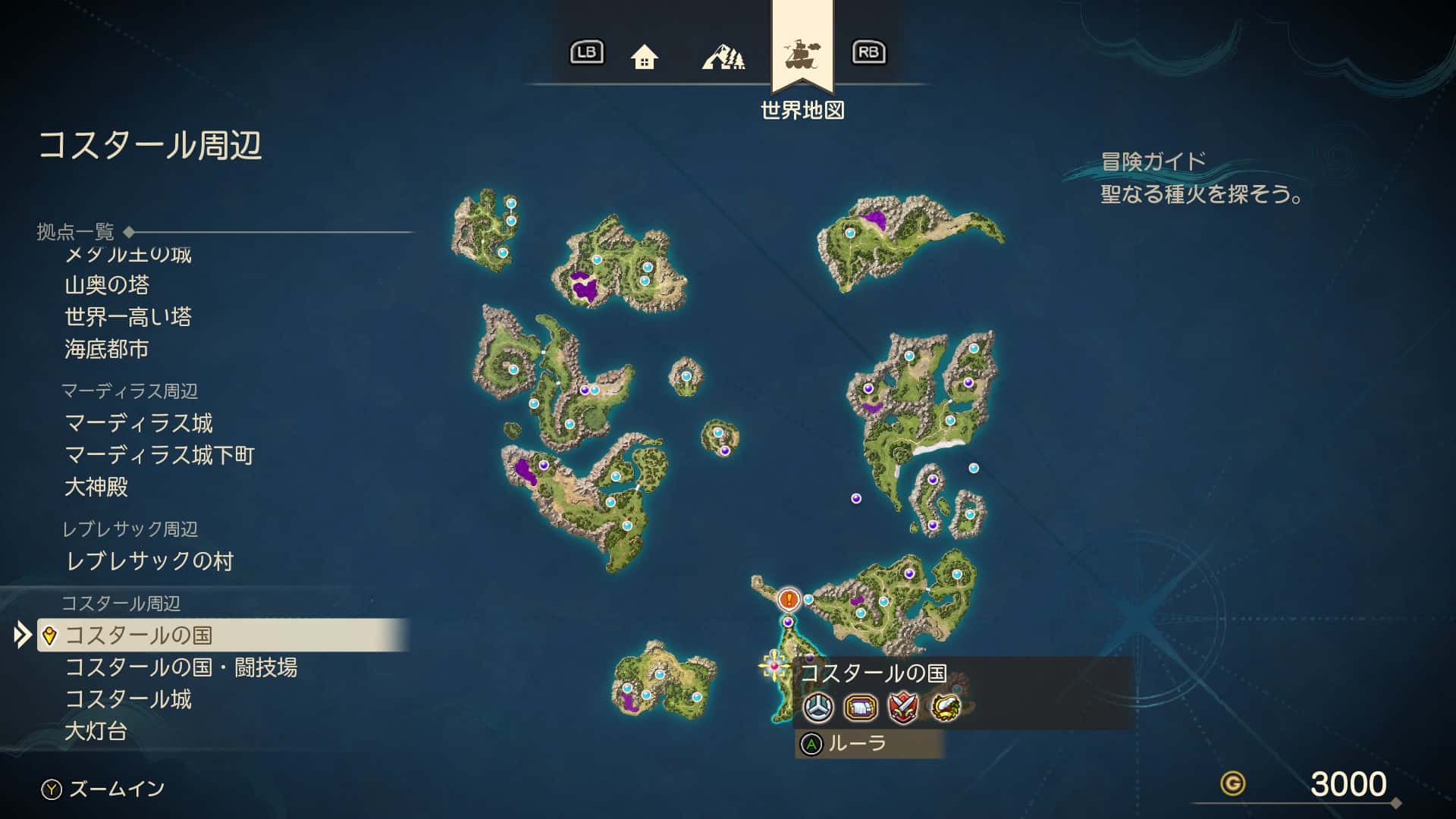Select the ship world map tab
Screen dimensions: 1456x819
(802, 55)
